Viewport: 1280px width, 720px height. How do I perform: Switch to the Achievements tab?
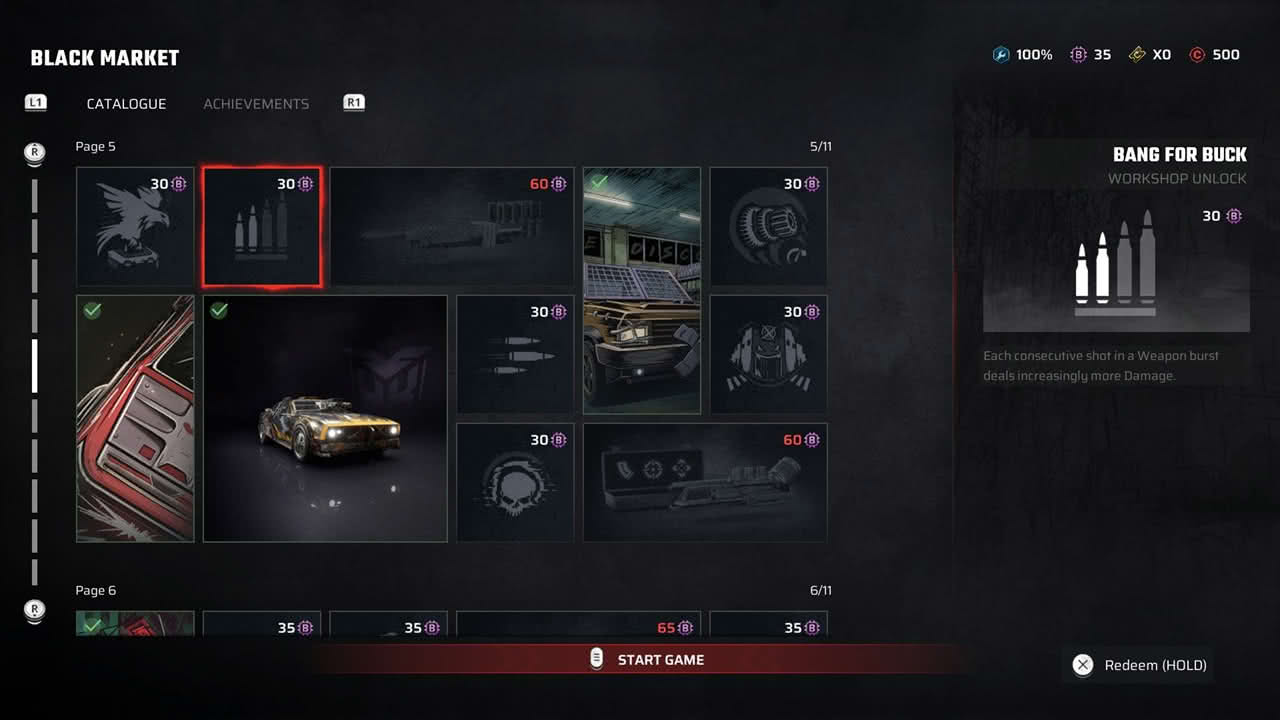coord(256,104)
